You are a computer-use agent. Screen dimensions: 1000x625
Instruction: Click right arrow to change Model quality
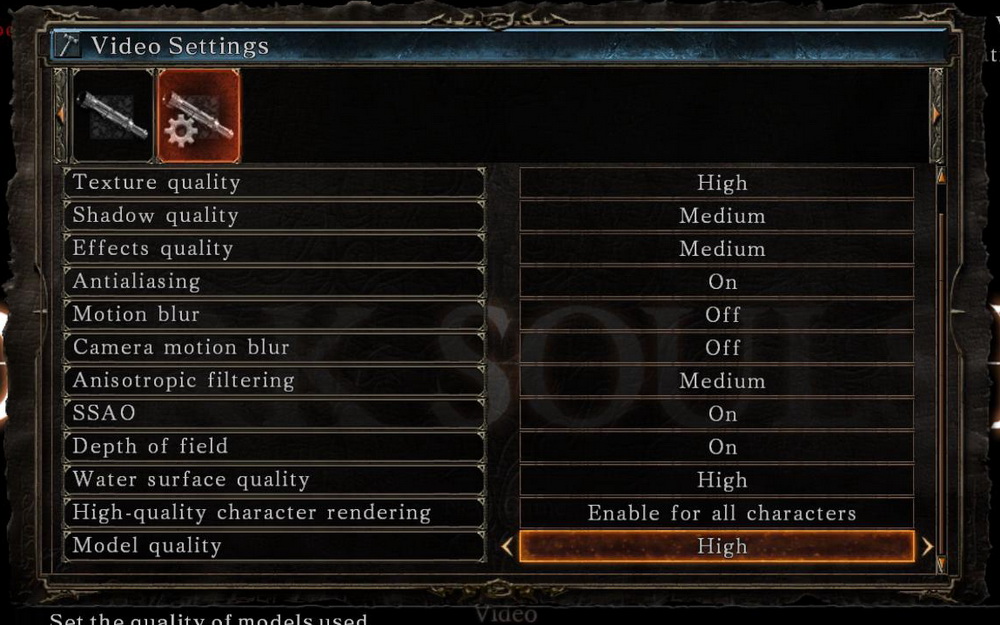927,547
